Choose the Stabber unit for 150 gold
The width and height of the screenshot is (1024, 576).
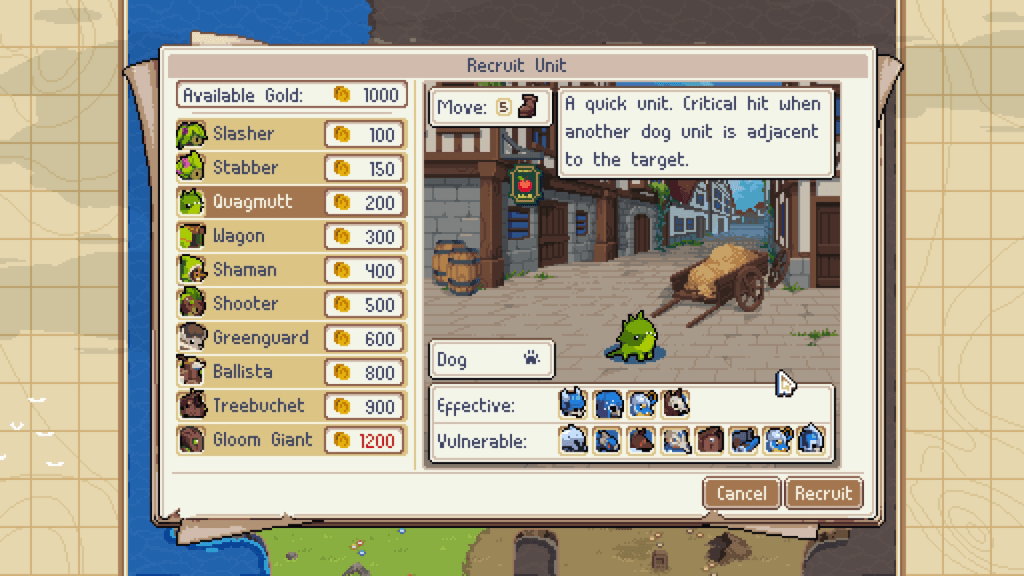pos(291,168)
